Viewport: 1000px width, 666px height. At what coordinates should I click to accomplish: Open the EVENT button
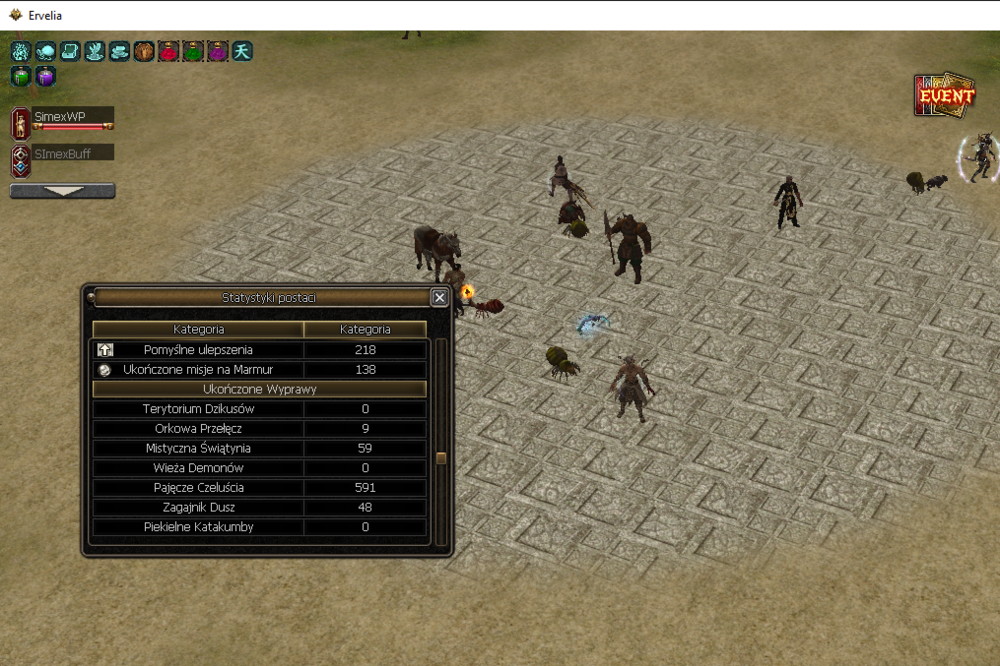944,96
